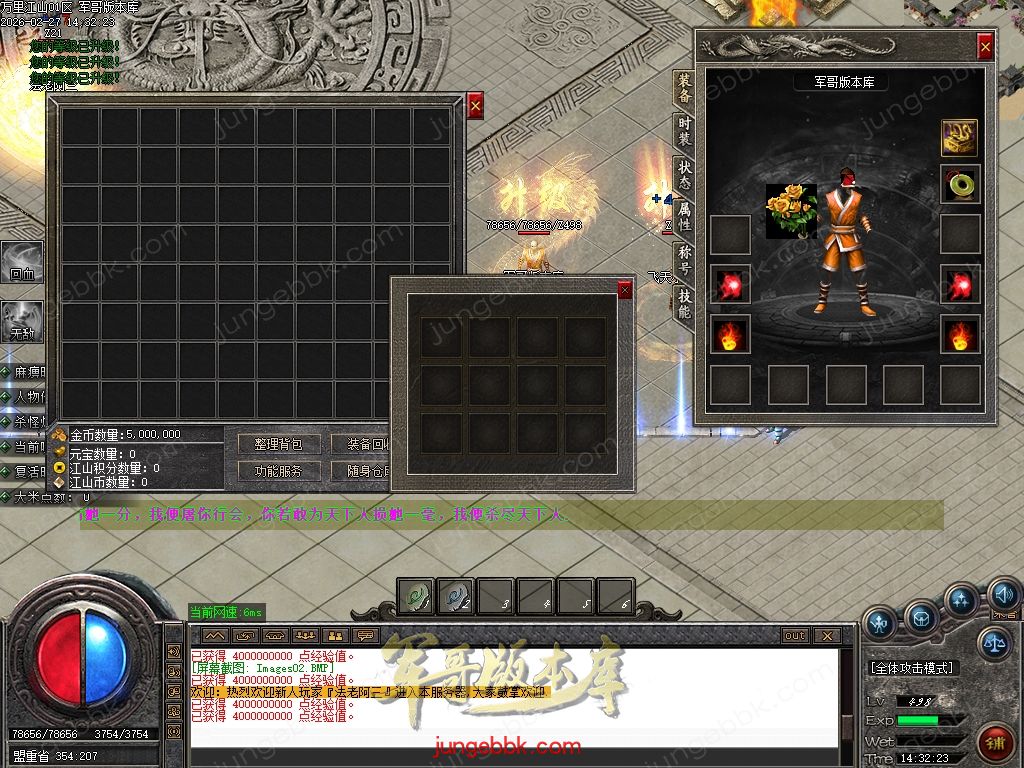Open the 功能服务 function service button
1024x768 pixels.
[279, 471]
